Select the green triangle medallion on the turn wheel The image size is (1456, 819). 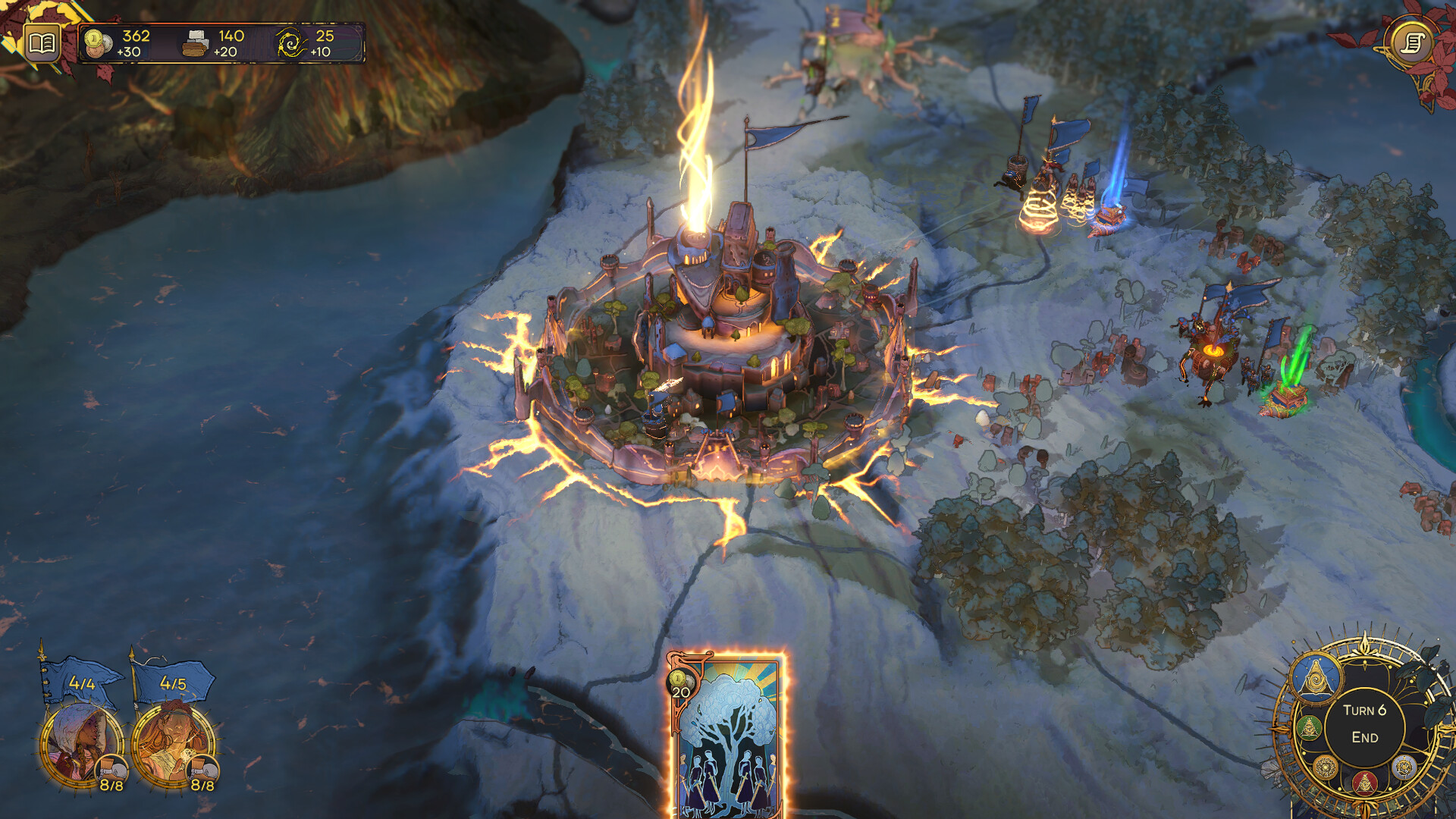[x=1309, y=727]
